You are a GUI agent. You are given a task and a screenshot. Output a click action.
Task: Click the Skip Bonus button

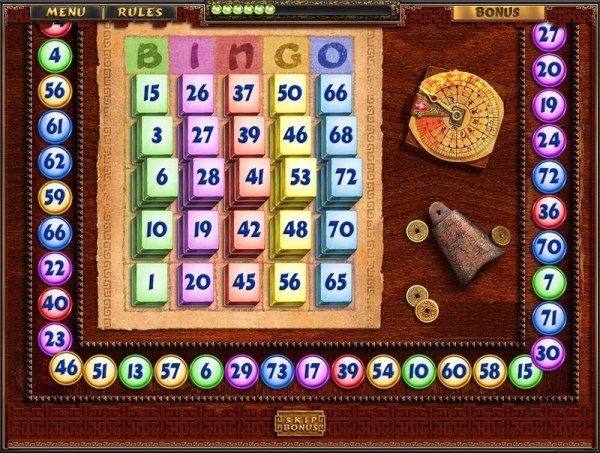coord(300,423)
